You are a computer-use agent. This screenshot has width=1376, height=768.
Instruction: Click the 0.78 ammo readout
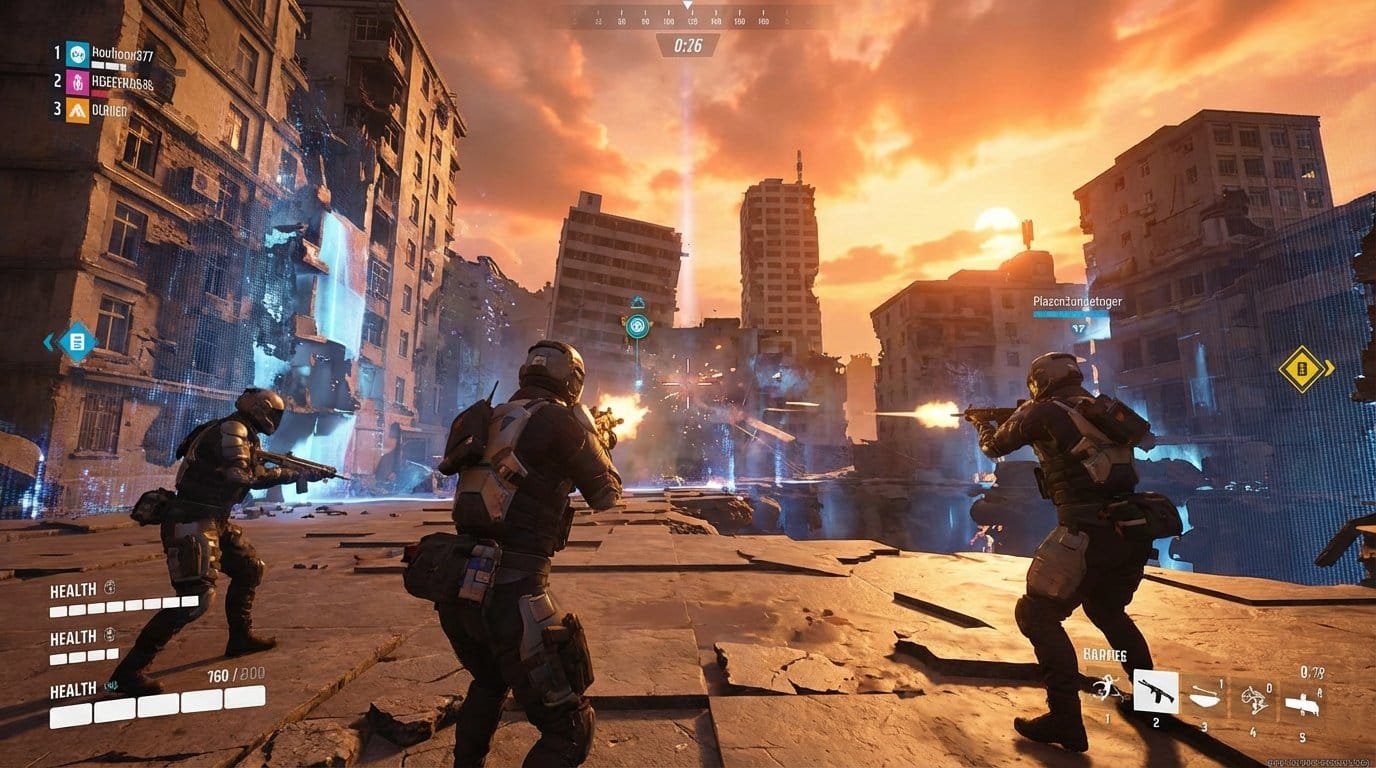1311,672
